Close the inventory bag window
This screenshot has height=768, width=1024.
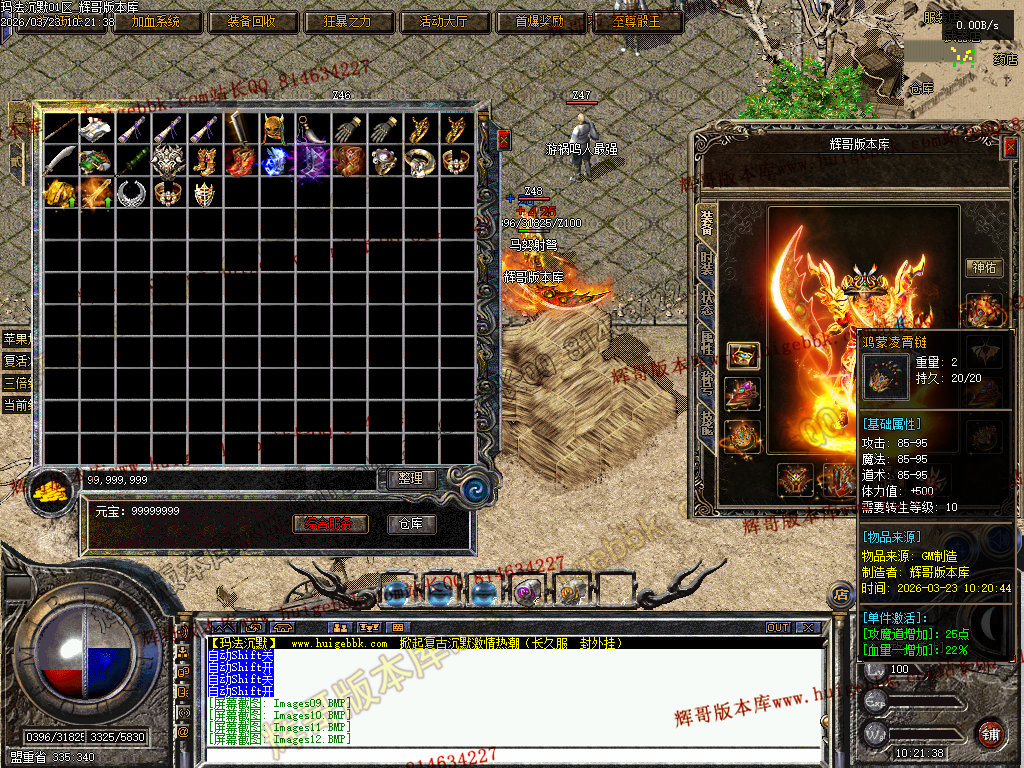503,138
